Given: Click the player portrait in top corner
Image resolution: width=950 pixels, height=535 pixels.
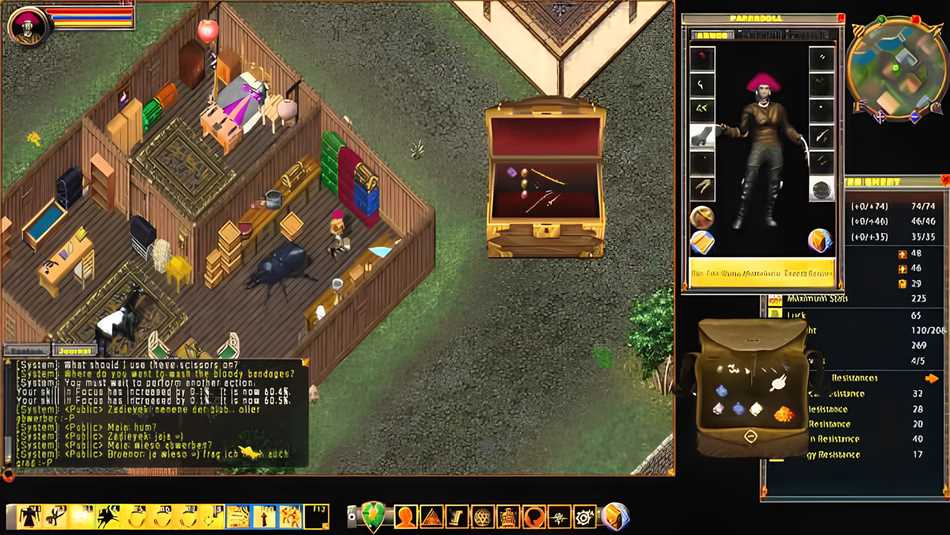Looking at the screenshot, I should (25, 25).
